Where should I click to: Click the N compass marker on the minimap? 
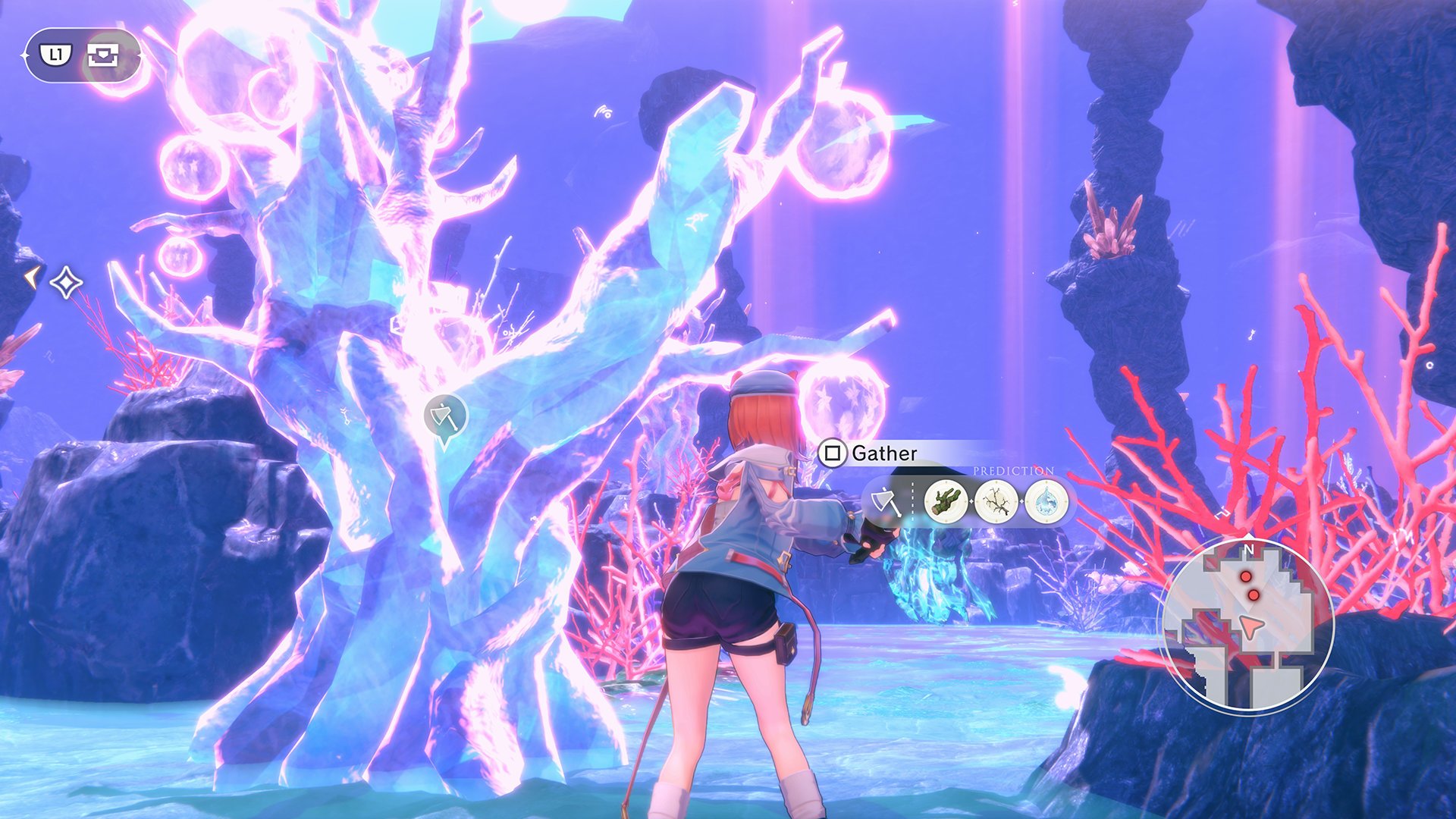tap(1250, 548)
